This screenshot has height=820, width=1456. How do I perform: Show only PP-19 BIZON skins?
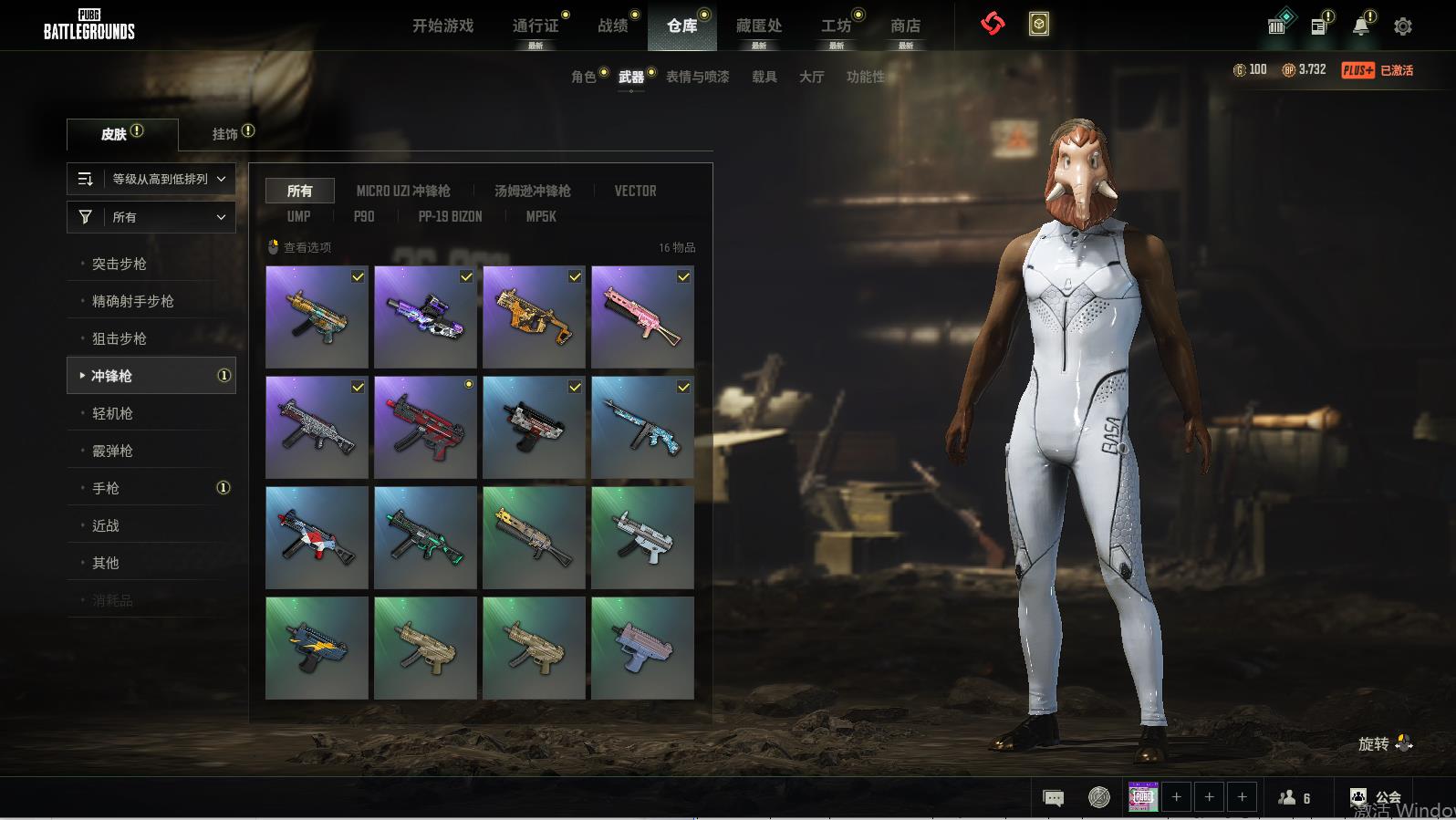[x=450, y=216]
